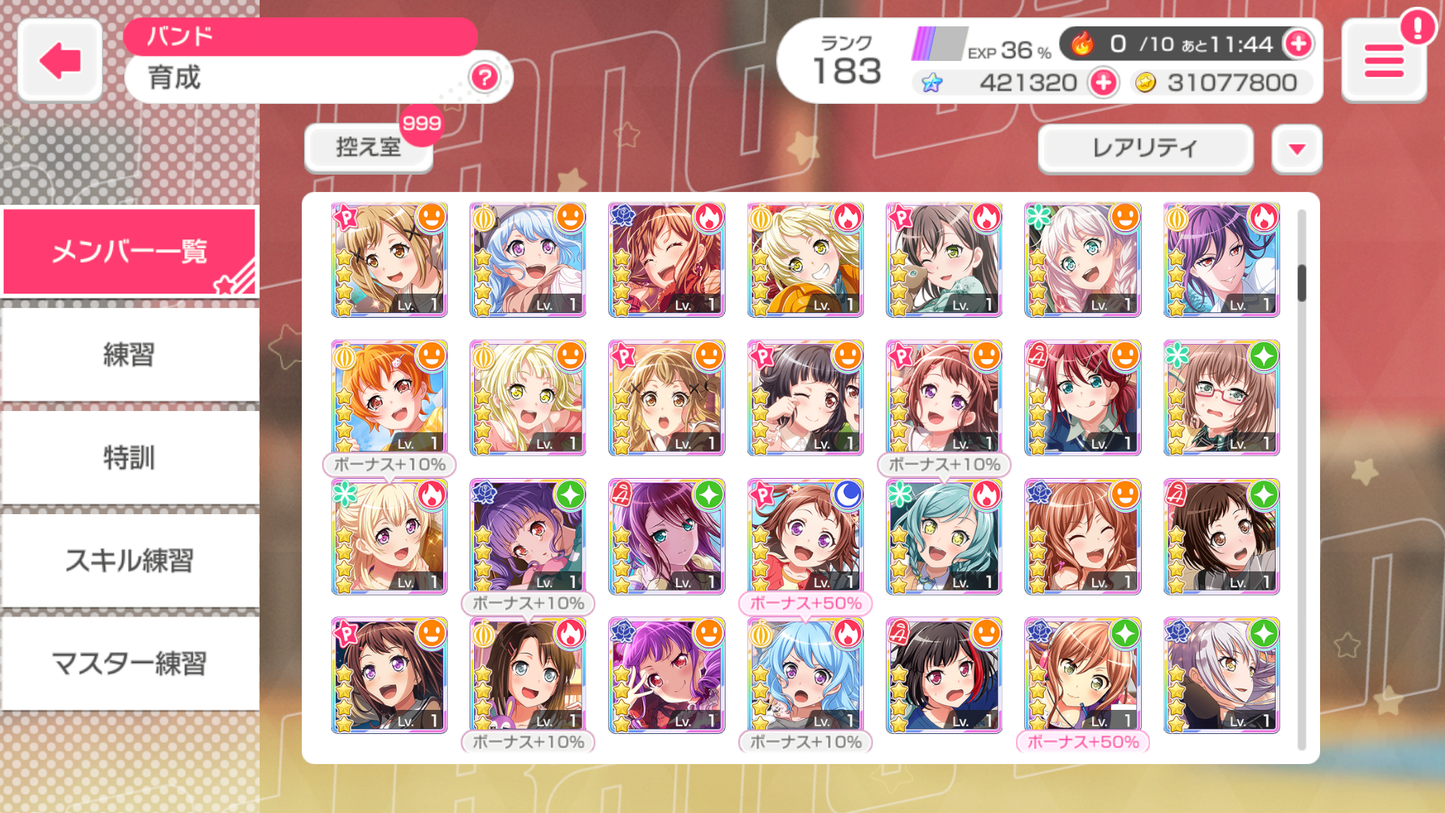Select マスター練習 in the sidebar
Image resolution: width=1445 pixels, height=813 pixels.
(129, 663)
